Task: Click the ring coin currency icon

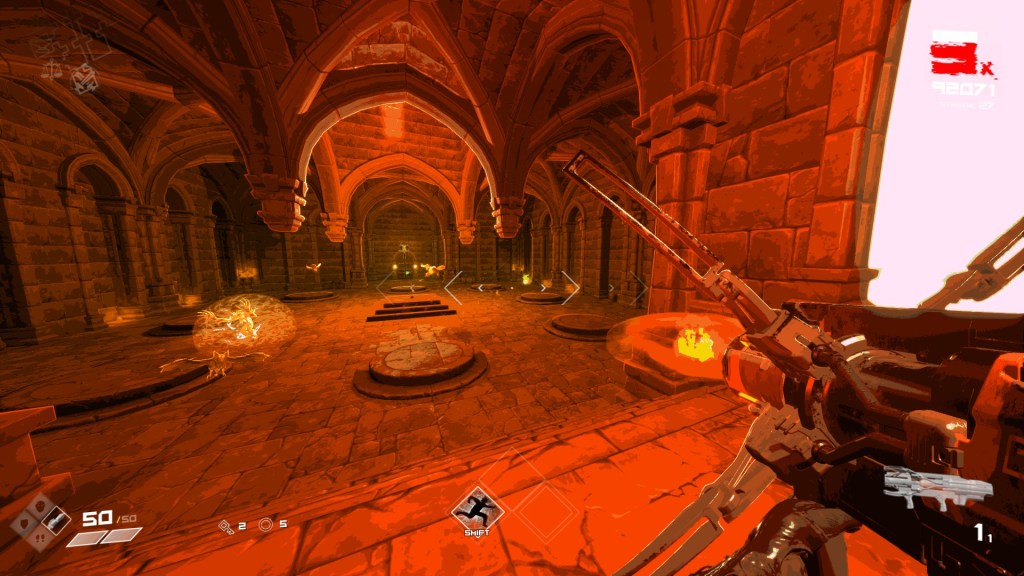Action: [265, 525]
